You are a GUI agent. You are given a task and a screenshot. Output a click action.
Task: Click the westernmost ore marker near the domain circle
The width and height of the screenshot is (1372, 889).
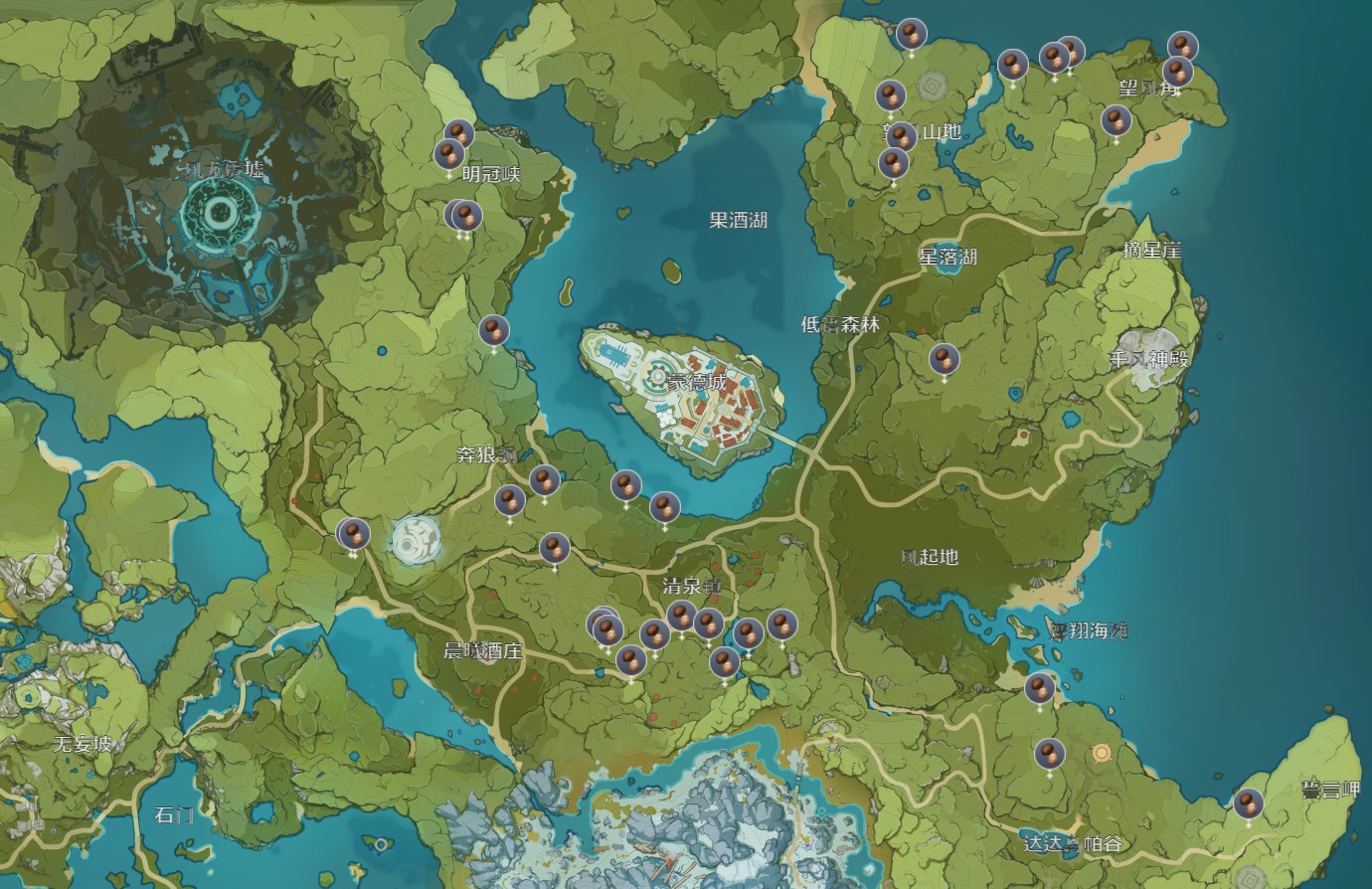(x=353, y=532)
